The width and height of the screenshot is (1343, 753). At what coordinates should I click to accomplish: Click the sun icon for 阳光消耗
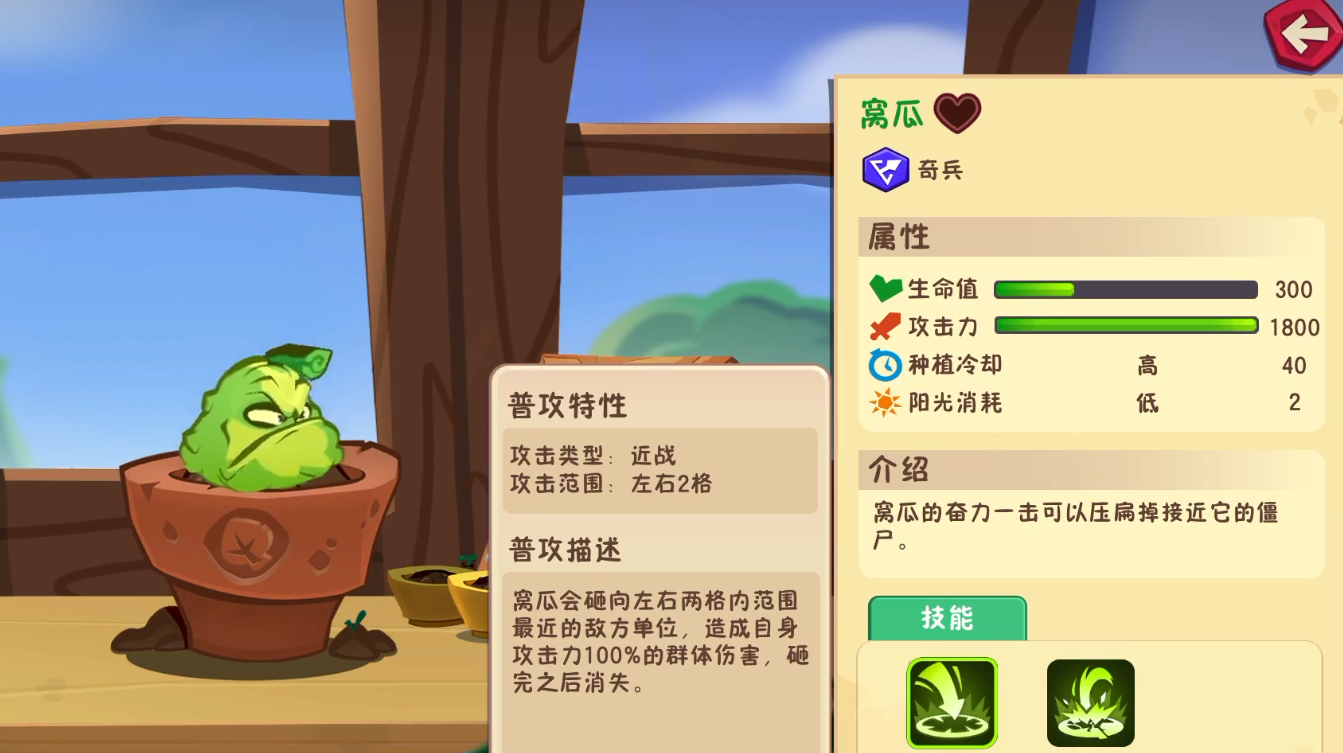point(884,402)
